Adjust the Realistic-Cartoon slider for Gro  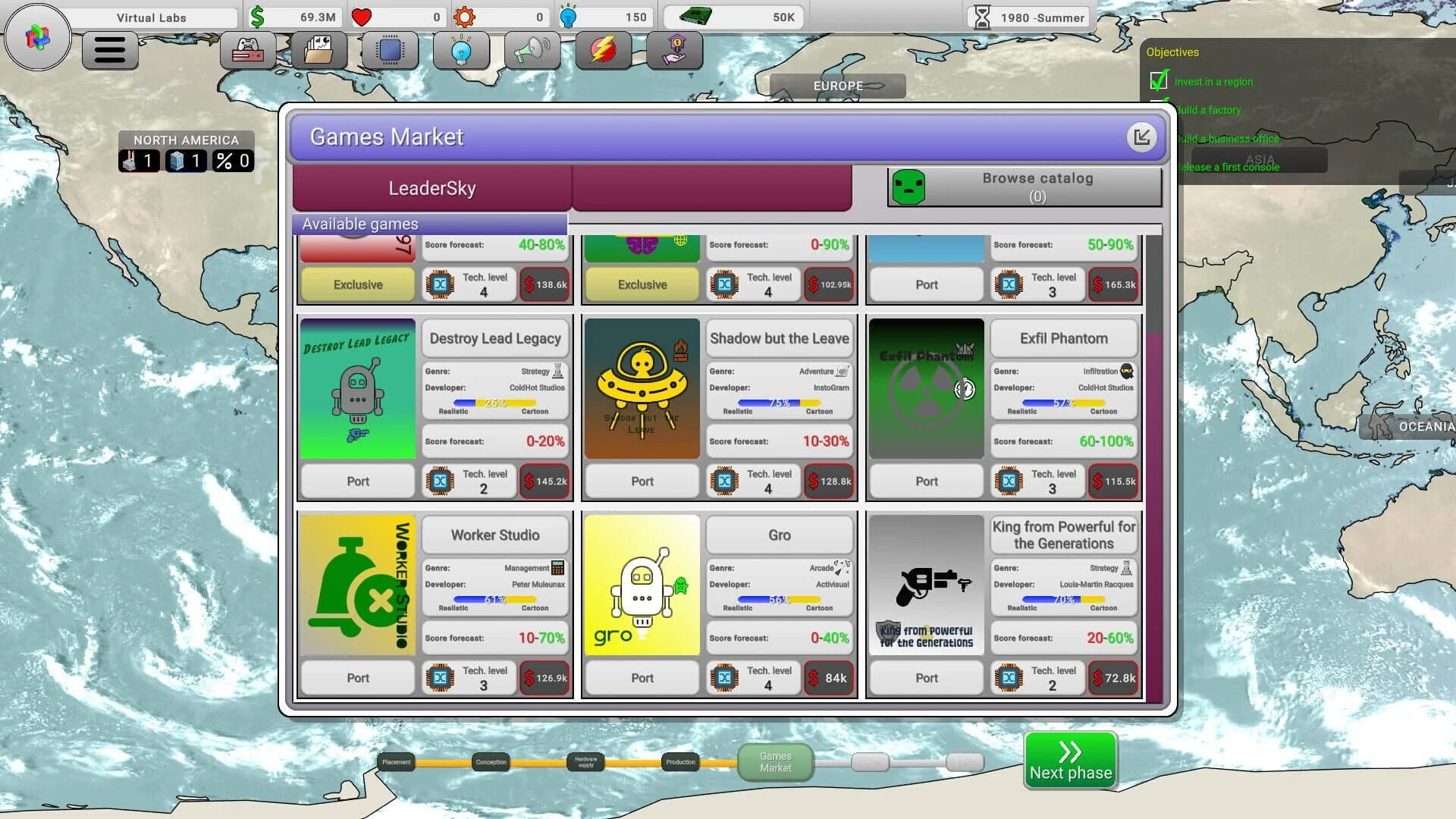[779, 598]
